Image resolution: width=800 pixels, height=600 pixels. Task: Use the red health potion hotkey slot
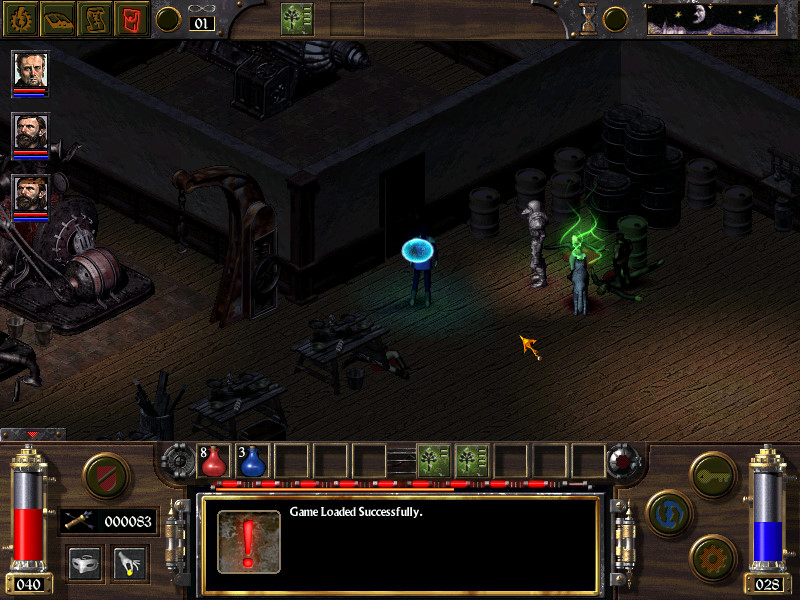click(x=214, y=460)
